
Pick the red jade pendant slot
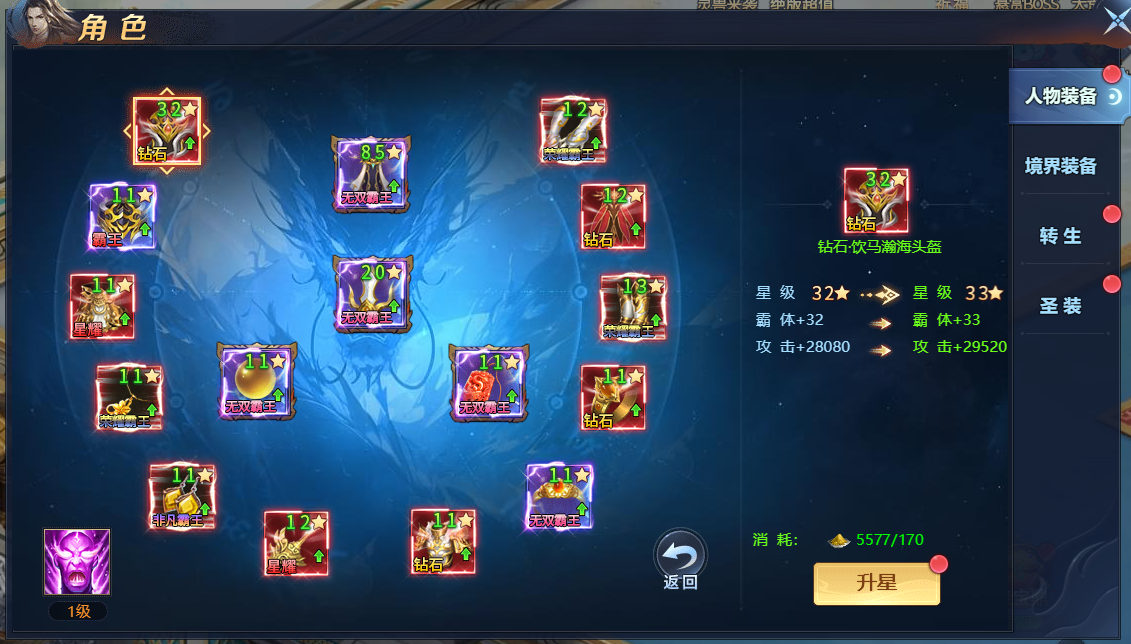point(488,382)
